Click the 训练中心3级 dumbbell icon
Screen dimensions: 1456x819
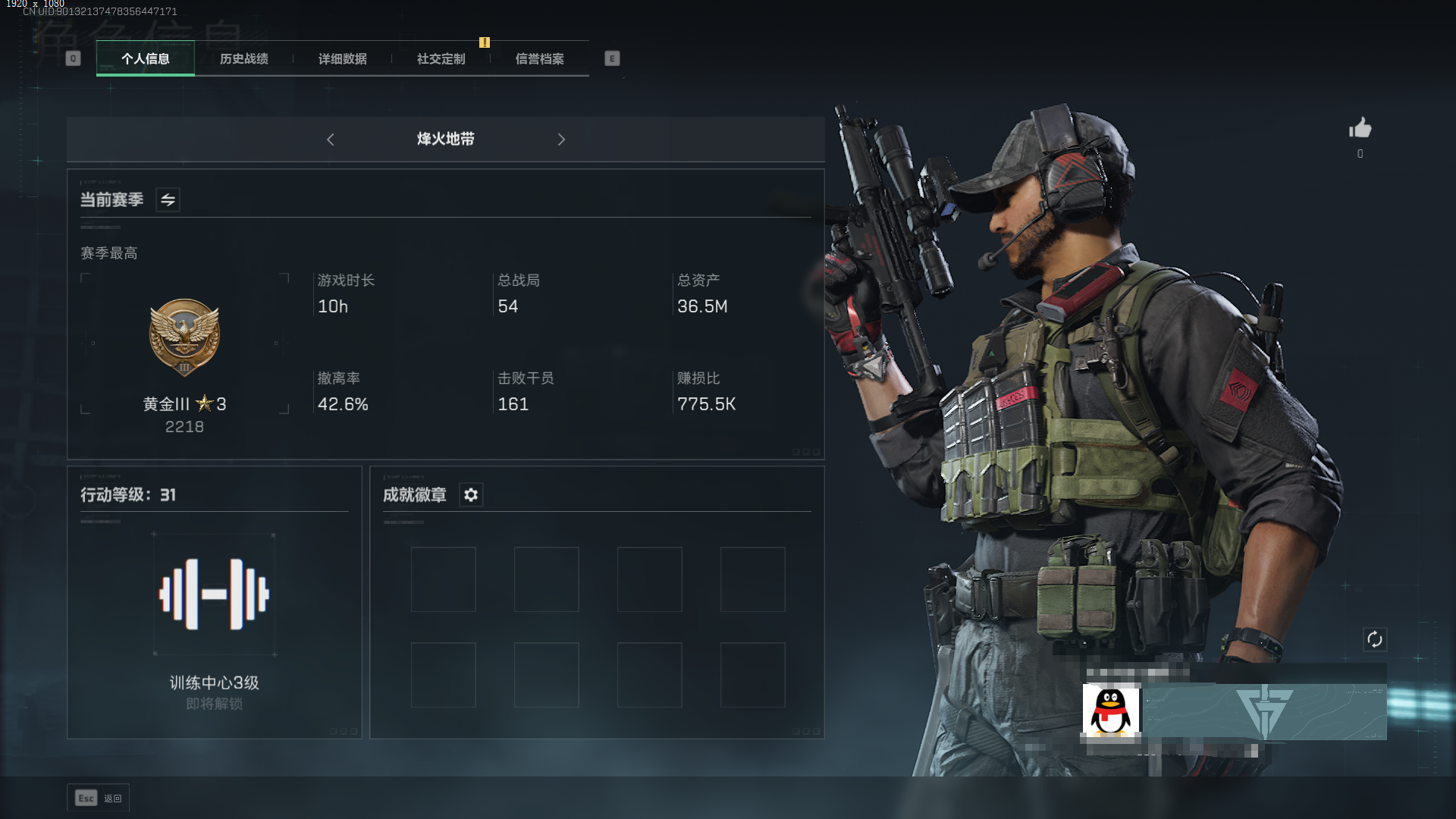pos(214,594)
